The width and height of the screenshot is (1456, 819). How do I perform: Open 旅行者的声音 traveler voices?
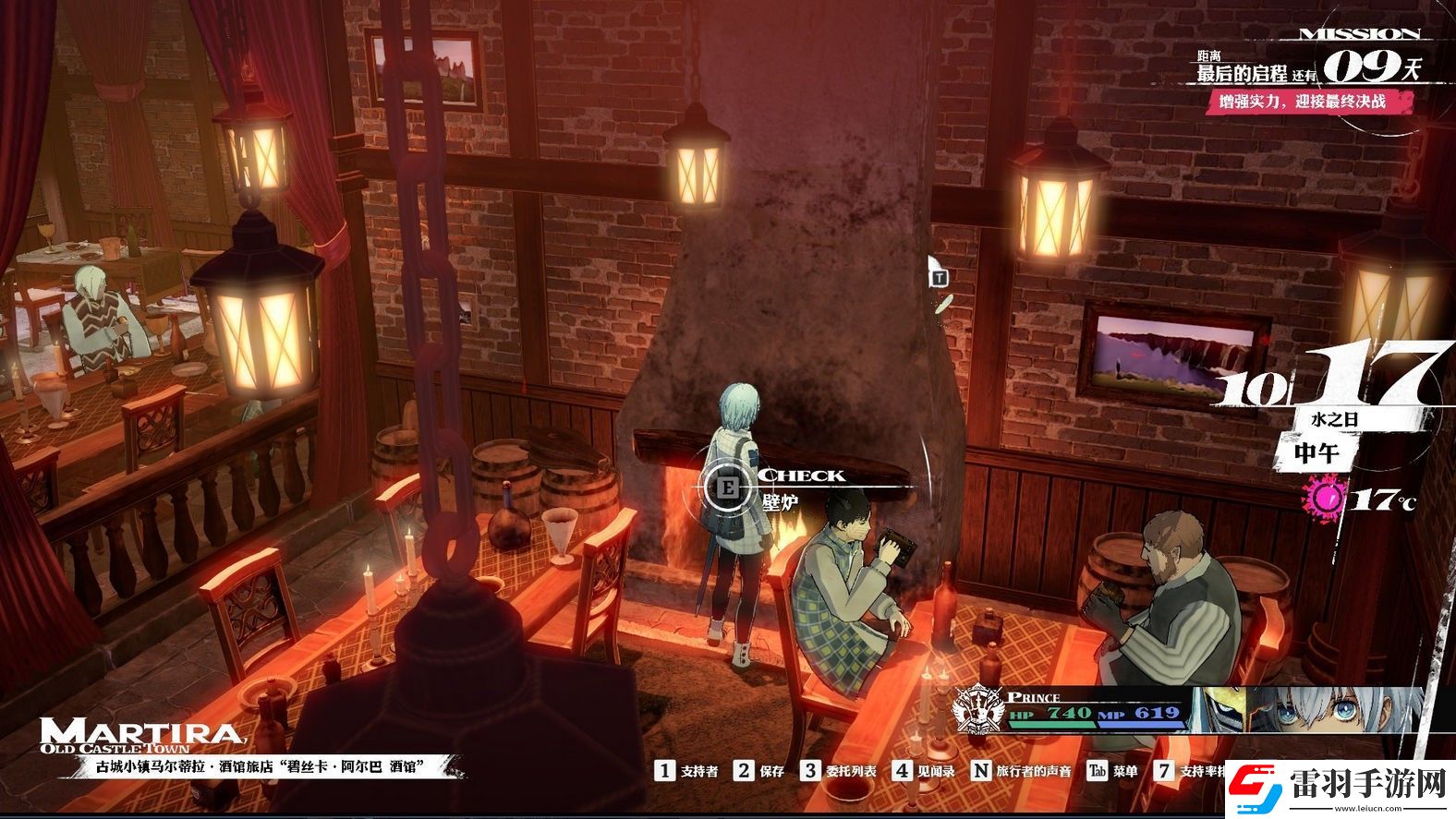click(1022, 770)
